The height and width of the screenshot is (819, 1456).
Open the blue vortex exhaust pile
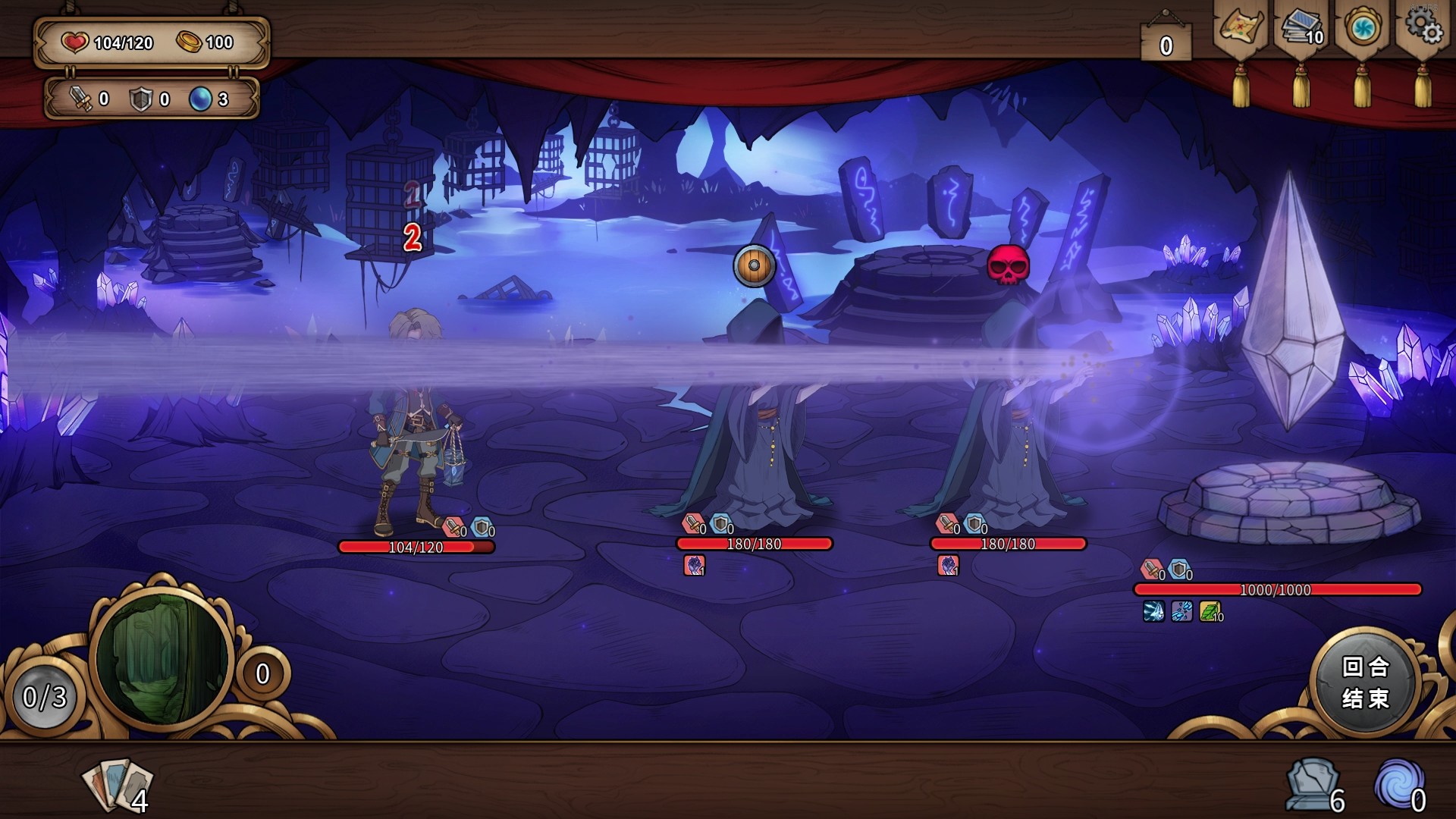pyautogui.click(x=1399, y=785)
